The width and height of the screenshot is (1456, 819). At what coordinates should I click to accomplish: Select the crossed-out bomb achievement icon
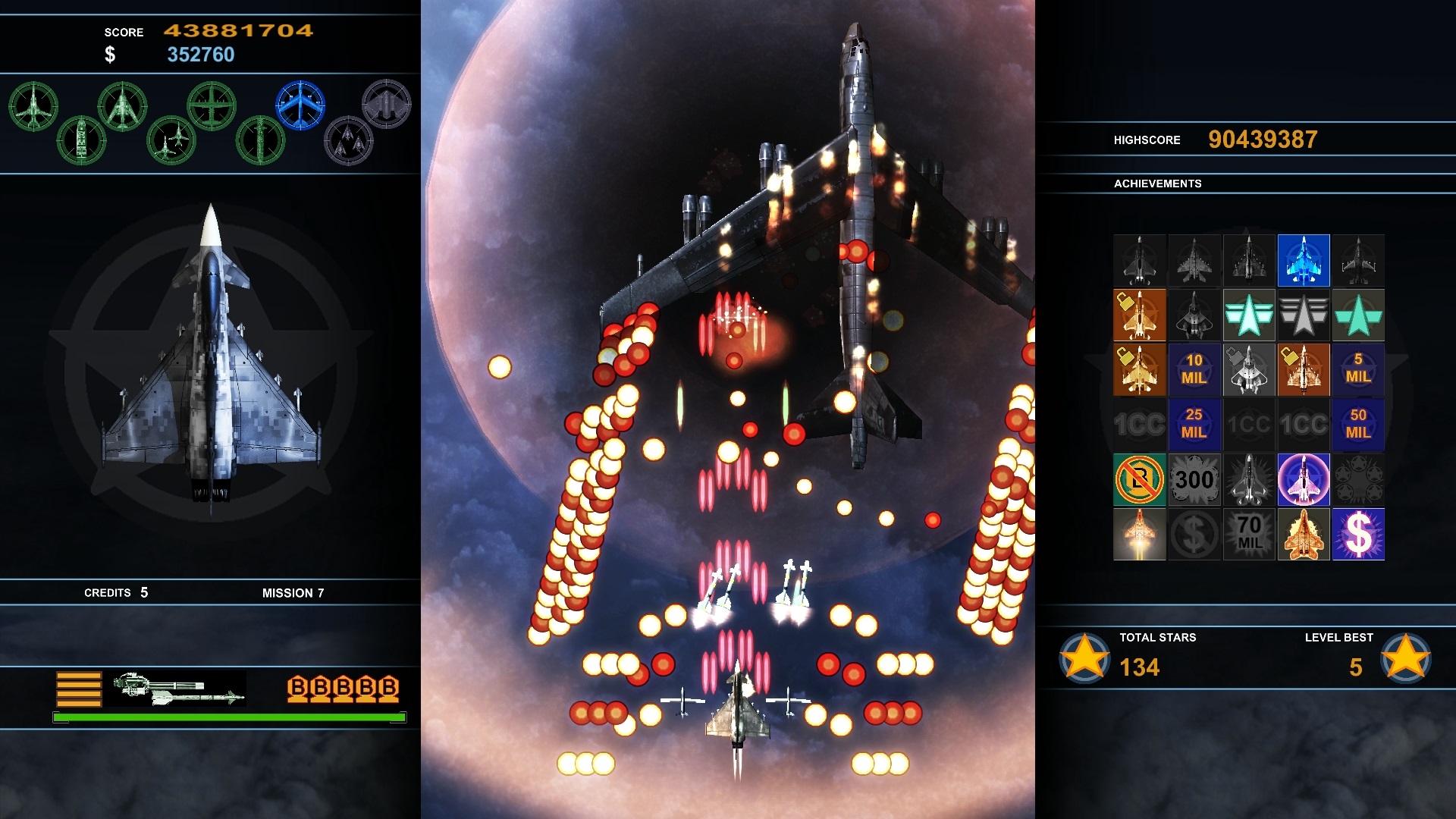1140,479
